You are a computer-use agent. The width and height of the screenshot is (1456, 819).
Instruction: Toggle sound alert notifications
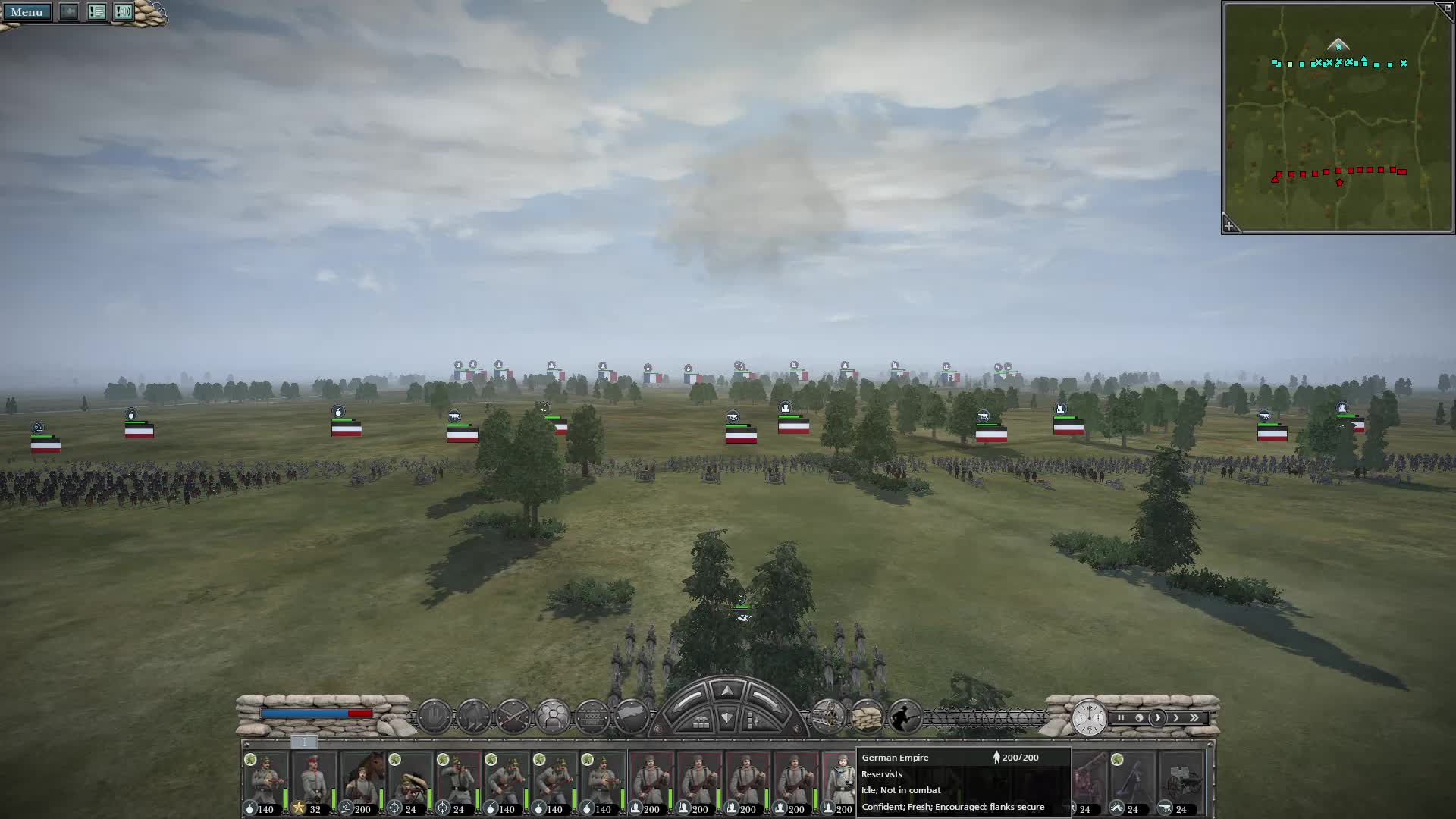[x=124, y=12]
